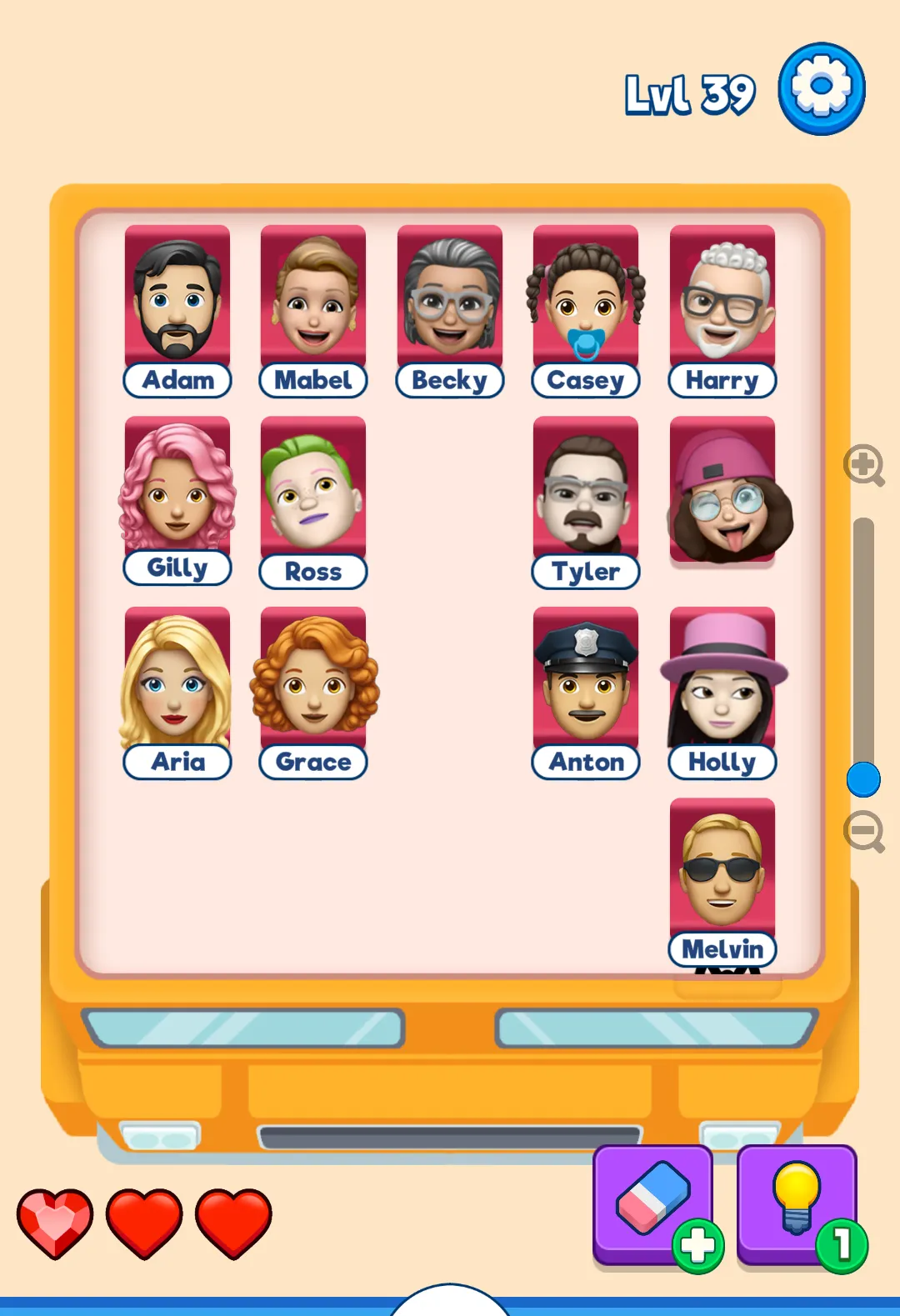Select the unnamed beanie girl card

click(x=722, y=492)
